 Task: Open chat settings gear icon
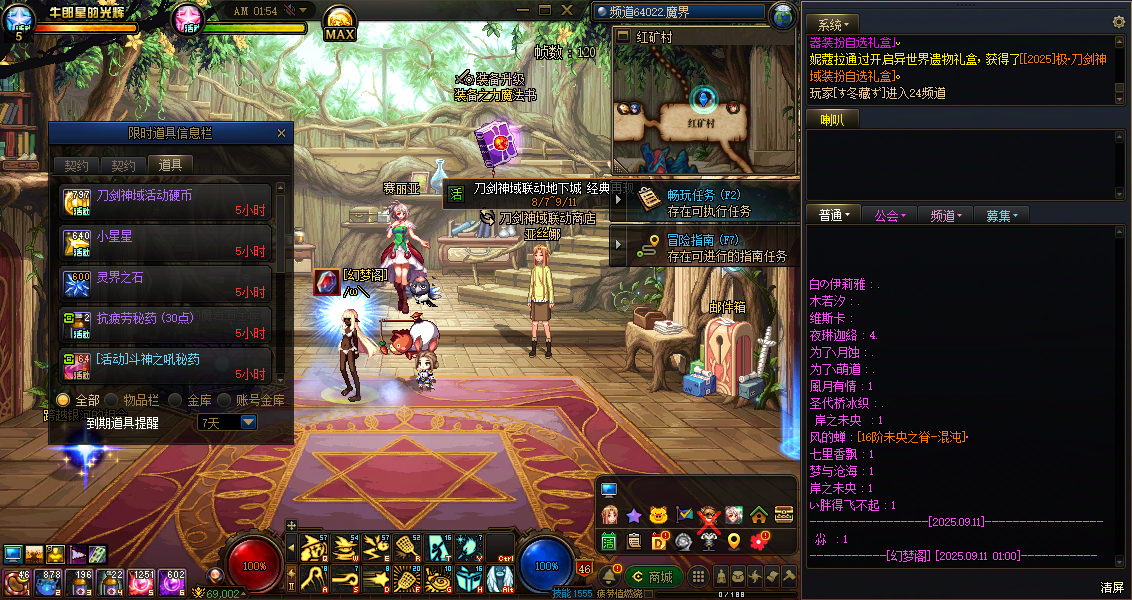(x=1119, y=22)
